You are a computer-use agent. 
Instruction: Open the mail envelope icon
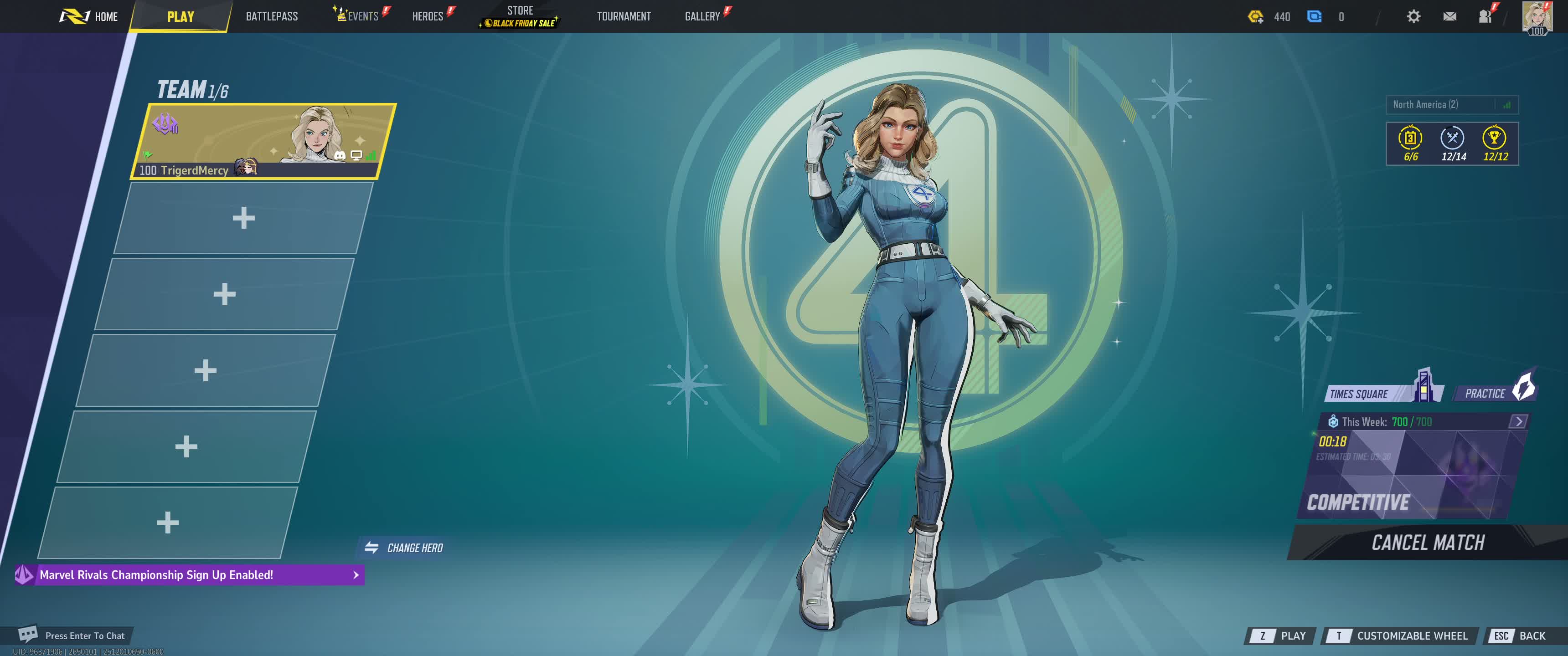pyautogui.click(x=1449, y=16)
